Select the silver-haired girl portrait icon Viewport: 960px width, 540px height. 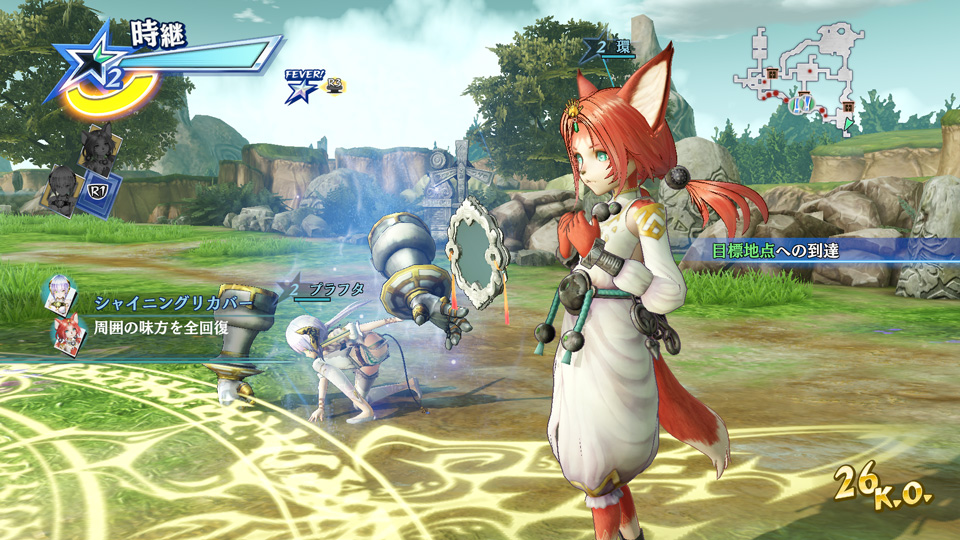pos(56,296)
